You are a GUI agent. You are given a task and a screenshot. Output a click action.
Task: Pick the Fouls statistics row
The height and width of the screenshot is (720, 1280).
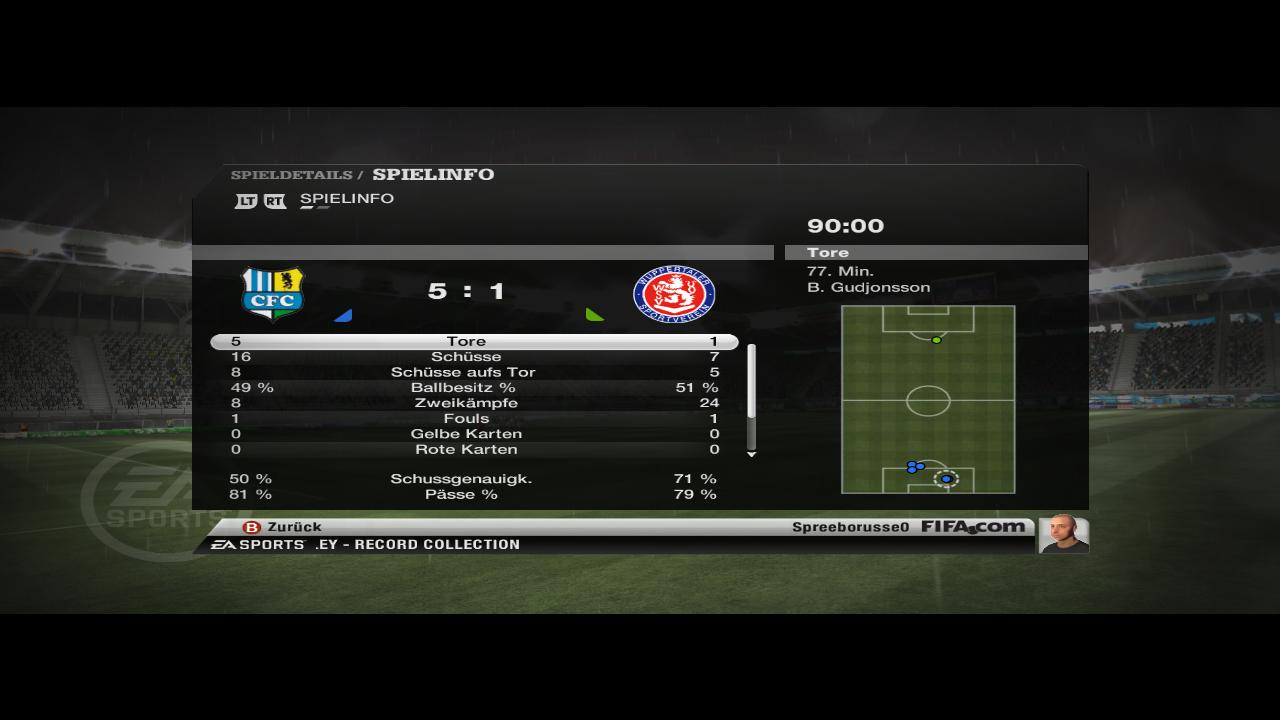[x=466, y=419]
